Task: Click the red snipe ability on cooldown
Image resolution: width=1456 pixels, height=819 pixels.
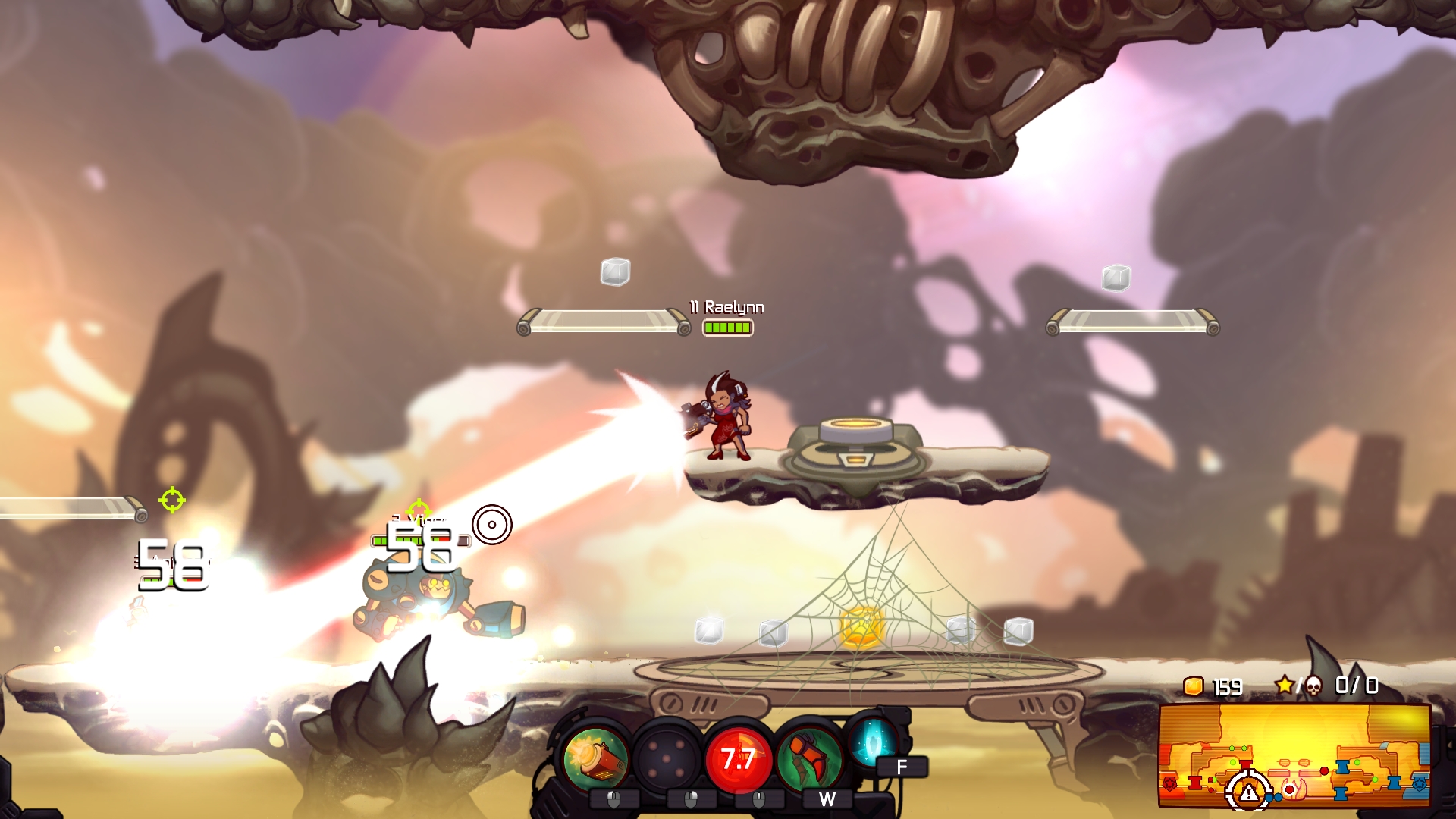Action: 739,757
